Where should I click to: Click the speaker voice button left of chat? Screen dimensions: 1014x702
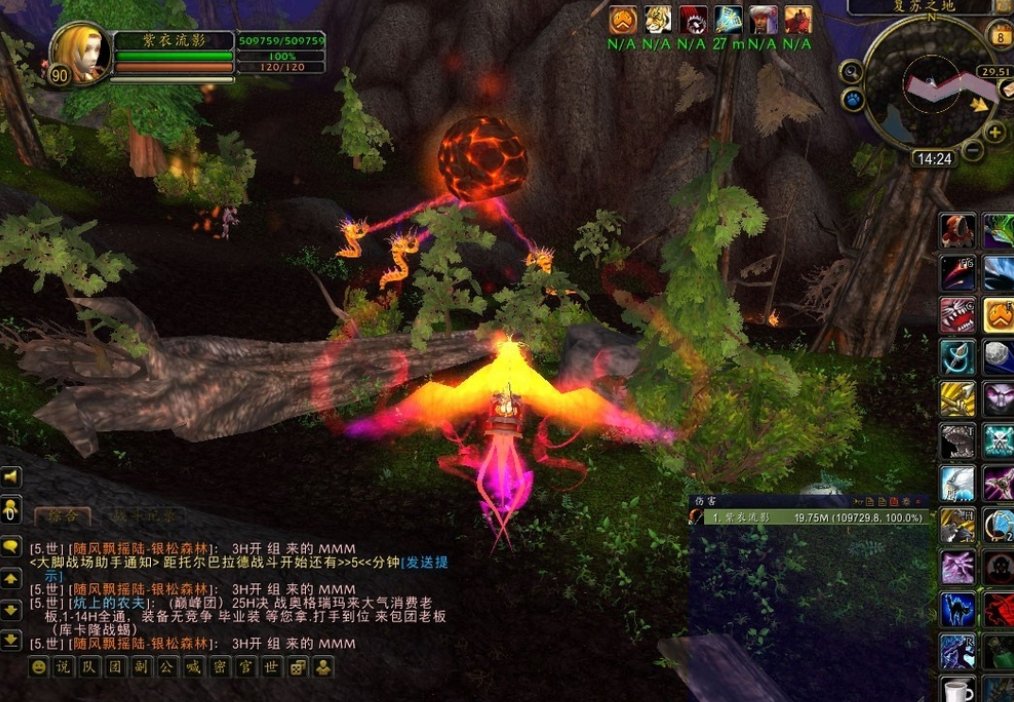[x=11, y=479]
